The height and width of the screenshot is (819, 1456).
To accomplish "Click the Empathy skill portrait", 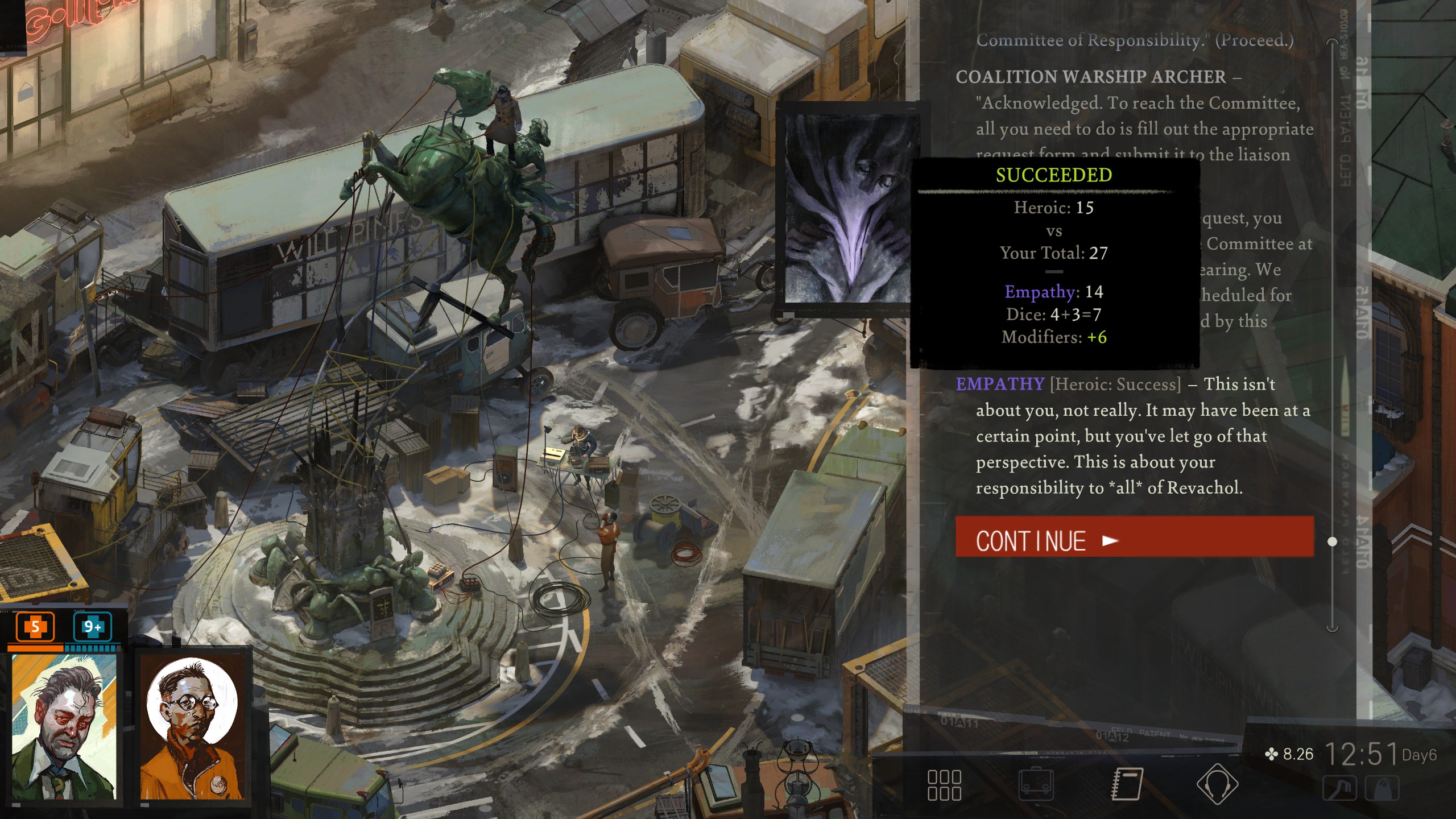I will tap(847, 208).
